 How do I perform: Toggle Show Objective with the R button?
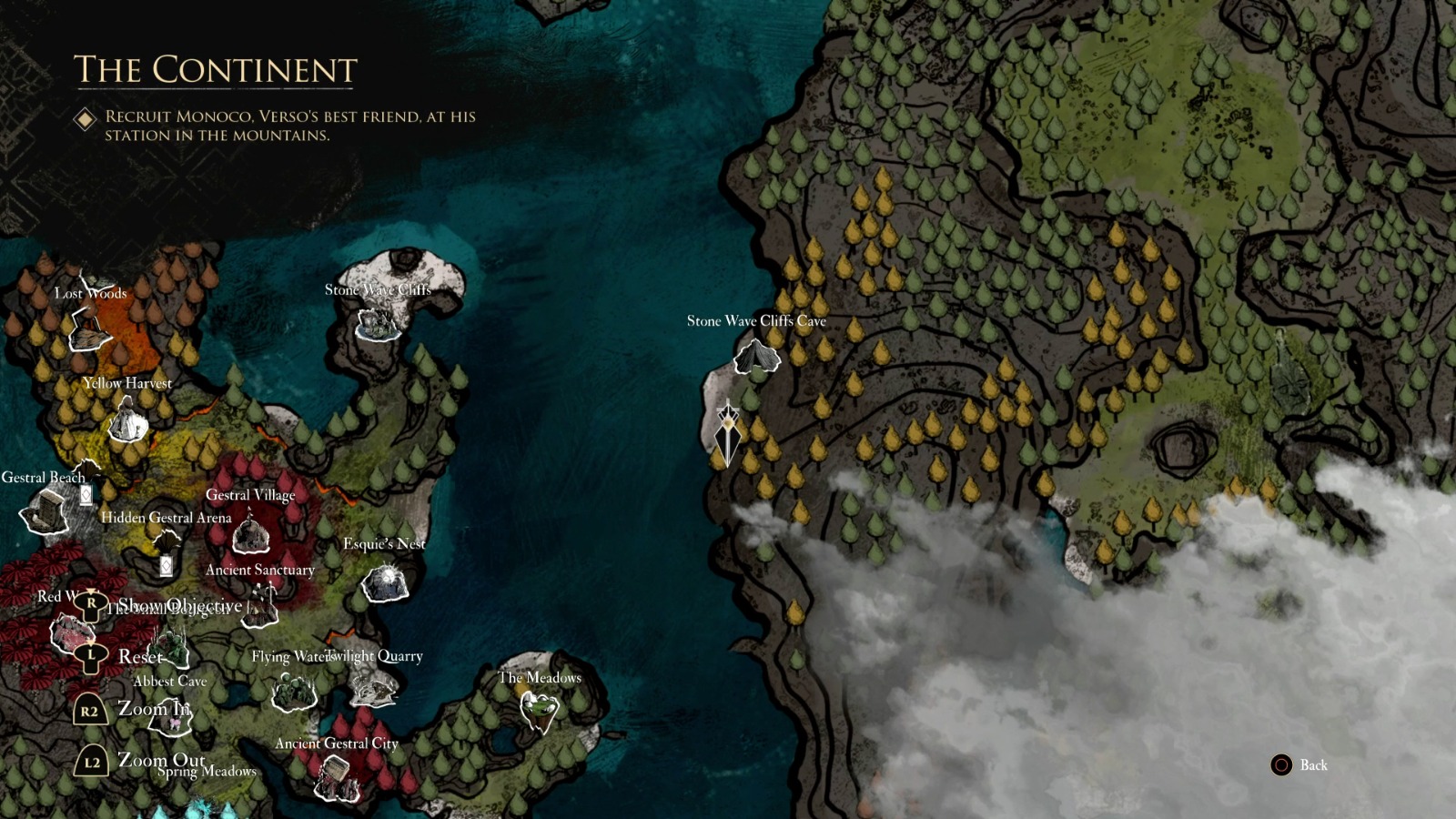(x=89, y=602)
